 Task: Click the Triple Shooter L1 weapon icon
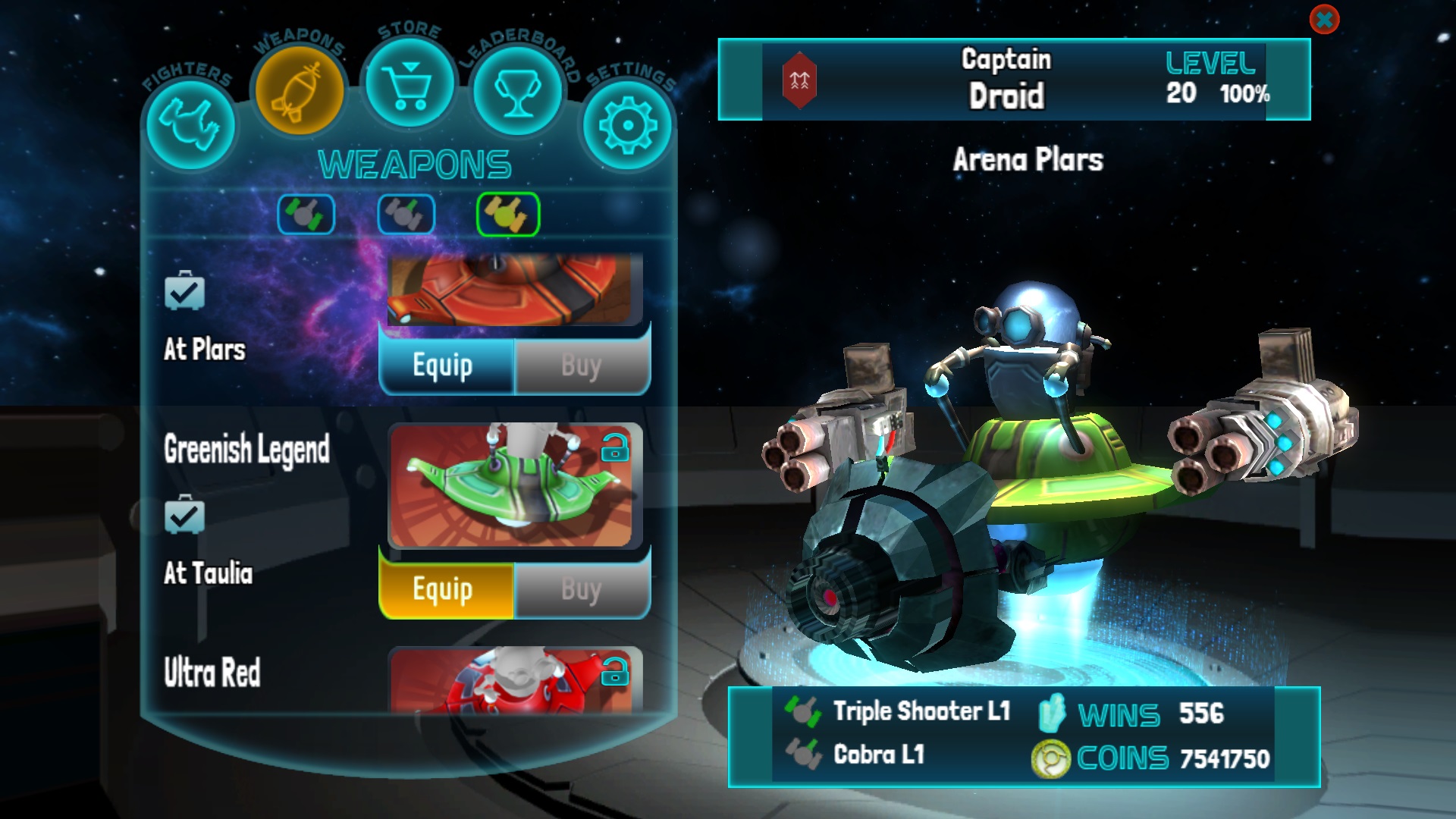click(802, 711)
